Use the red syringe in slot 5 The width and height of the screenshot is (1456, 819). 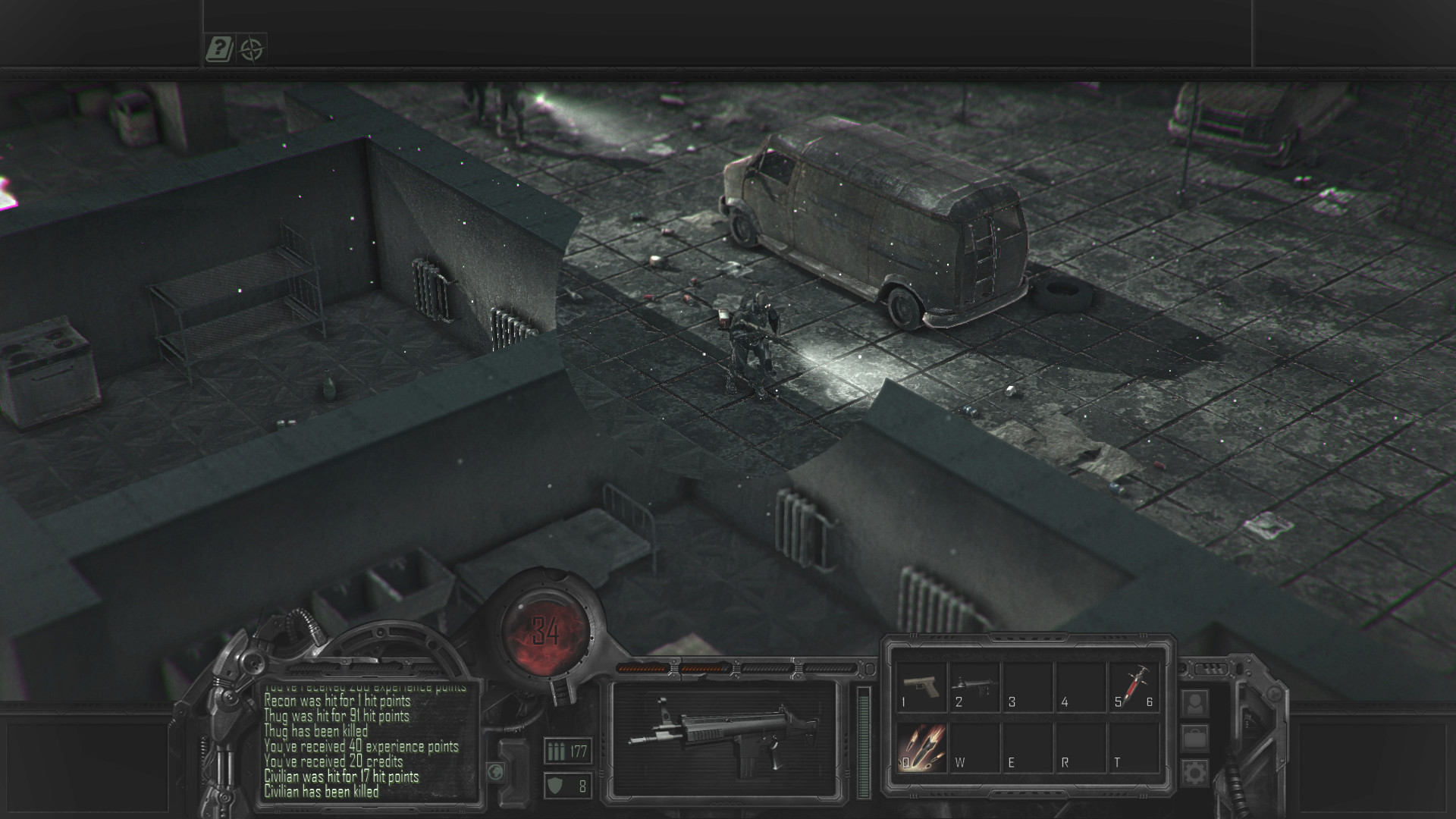coord(1134,688)
